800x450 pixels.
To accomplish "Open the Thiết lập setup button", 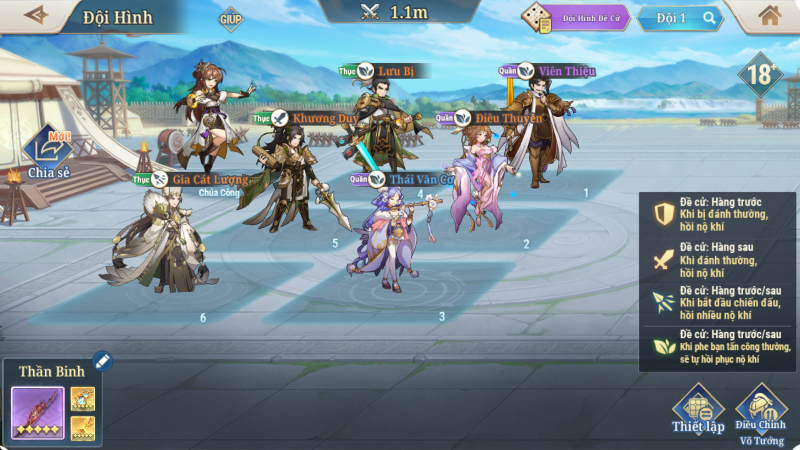I will tap(698, 410).
